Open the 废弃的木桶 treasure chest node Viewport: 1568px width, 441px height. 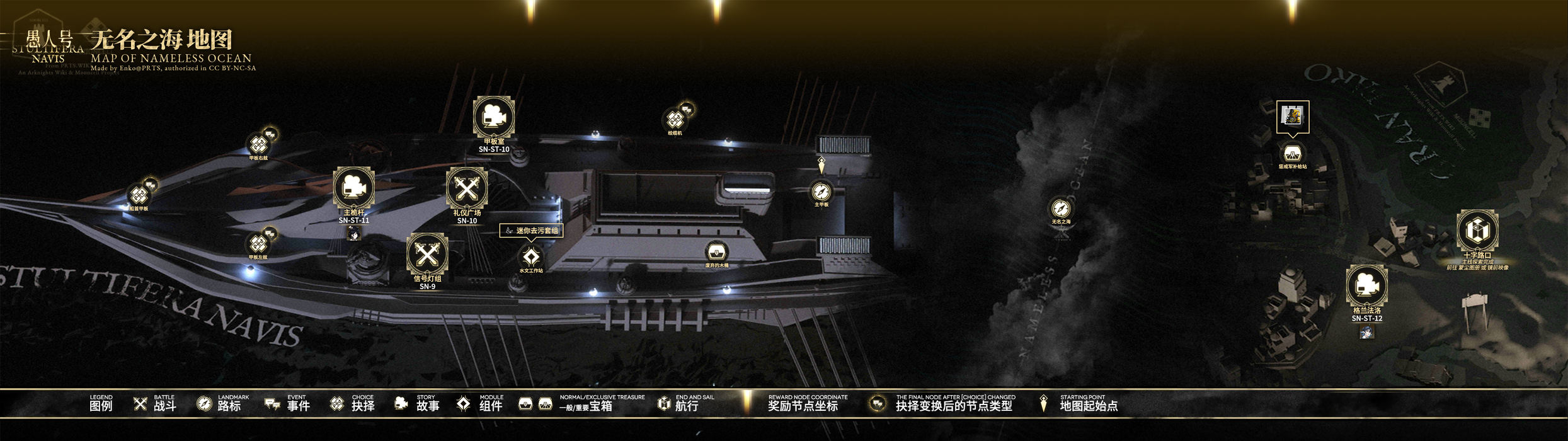(716, 253)
